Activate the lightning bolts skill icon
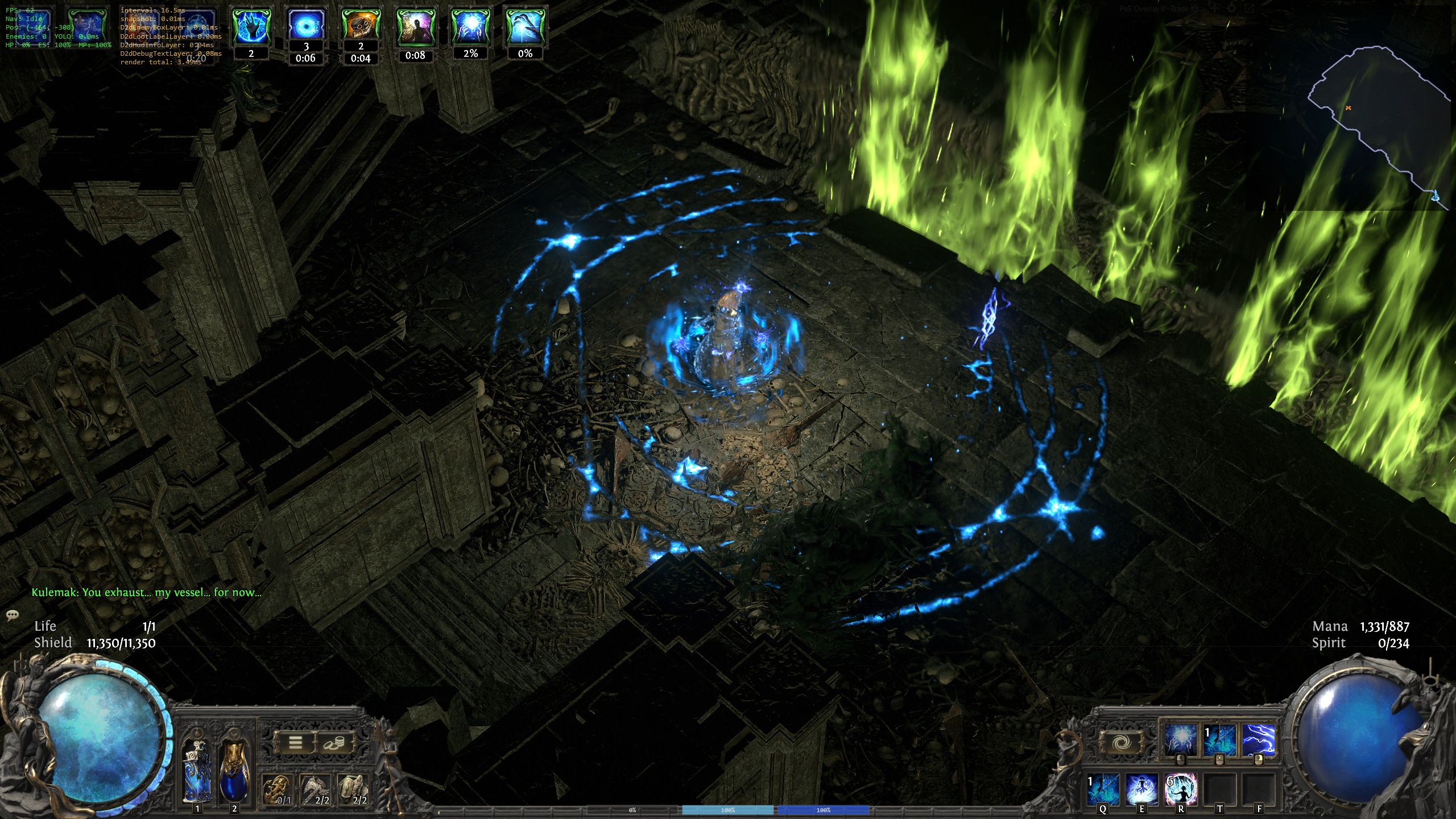This screenshot has width=1456, height=819. (1258, 740)
